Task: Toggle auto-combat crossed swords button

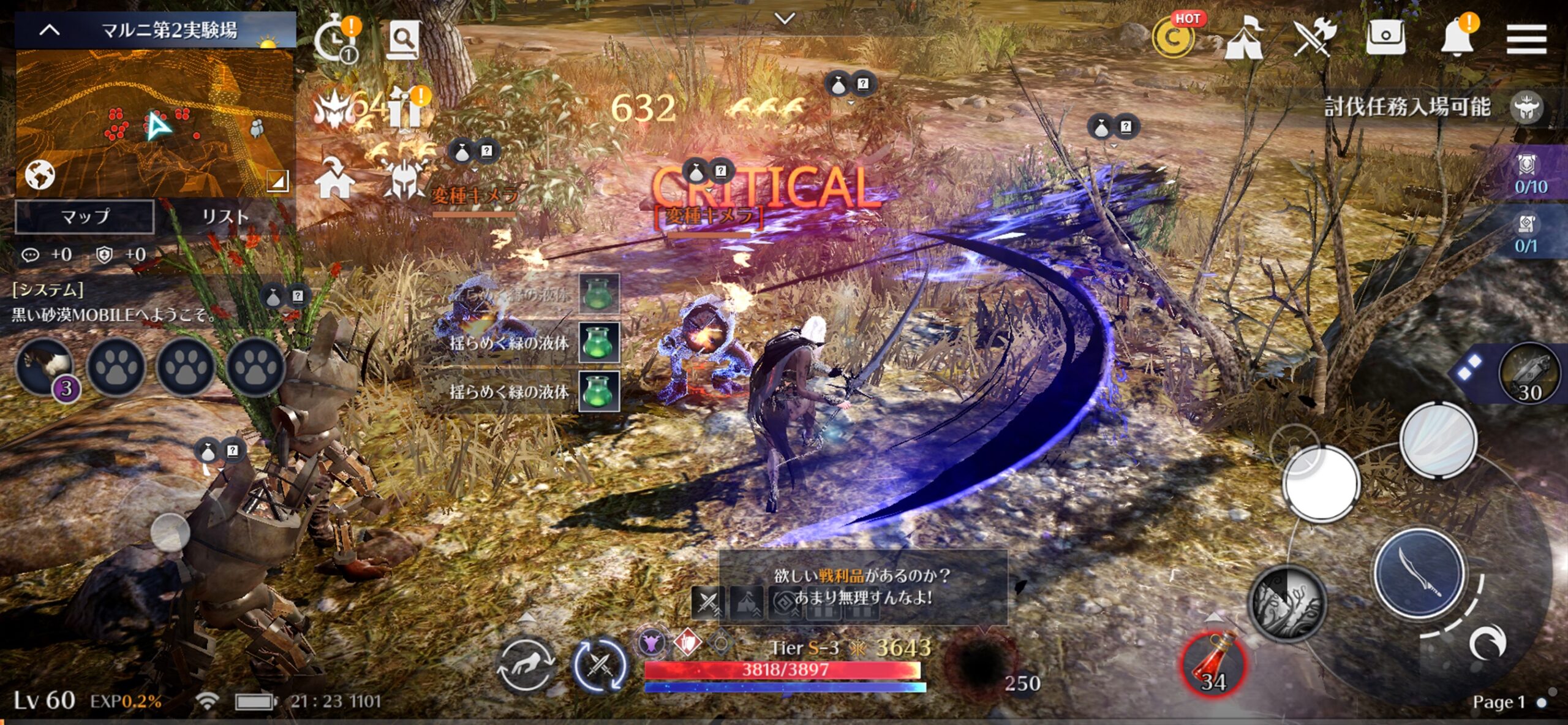Action: [600, 666]
